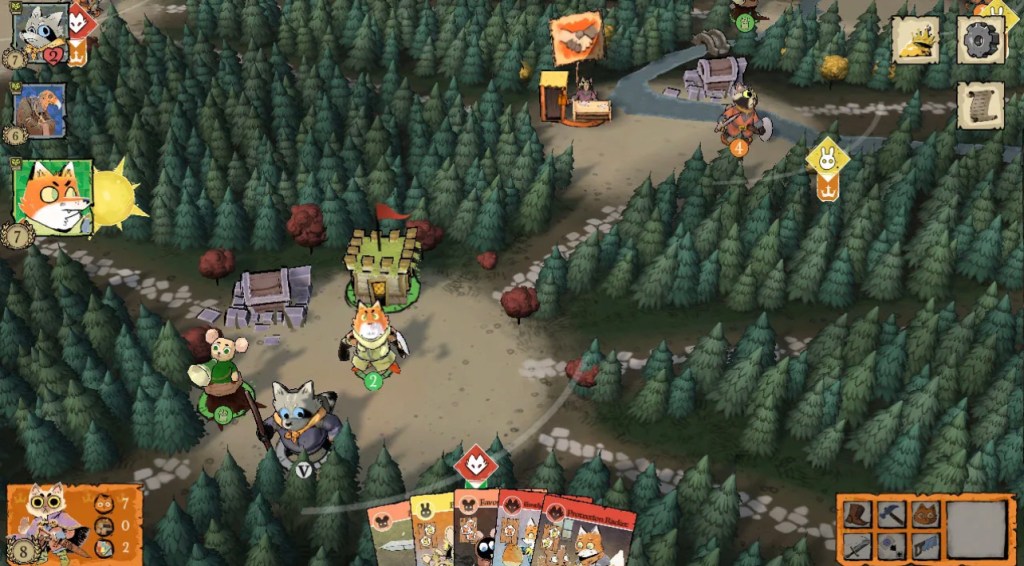Open the settings gear menu
The image size is (1024, 566).
pos(980,40)
